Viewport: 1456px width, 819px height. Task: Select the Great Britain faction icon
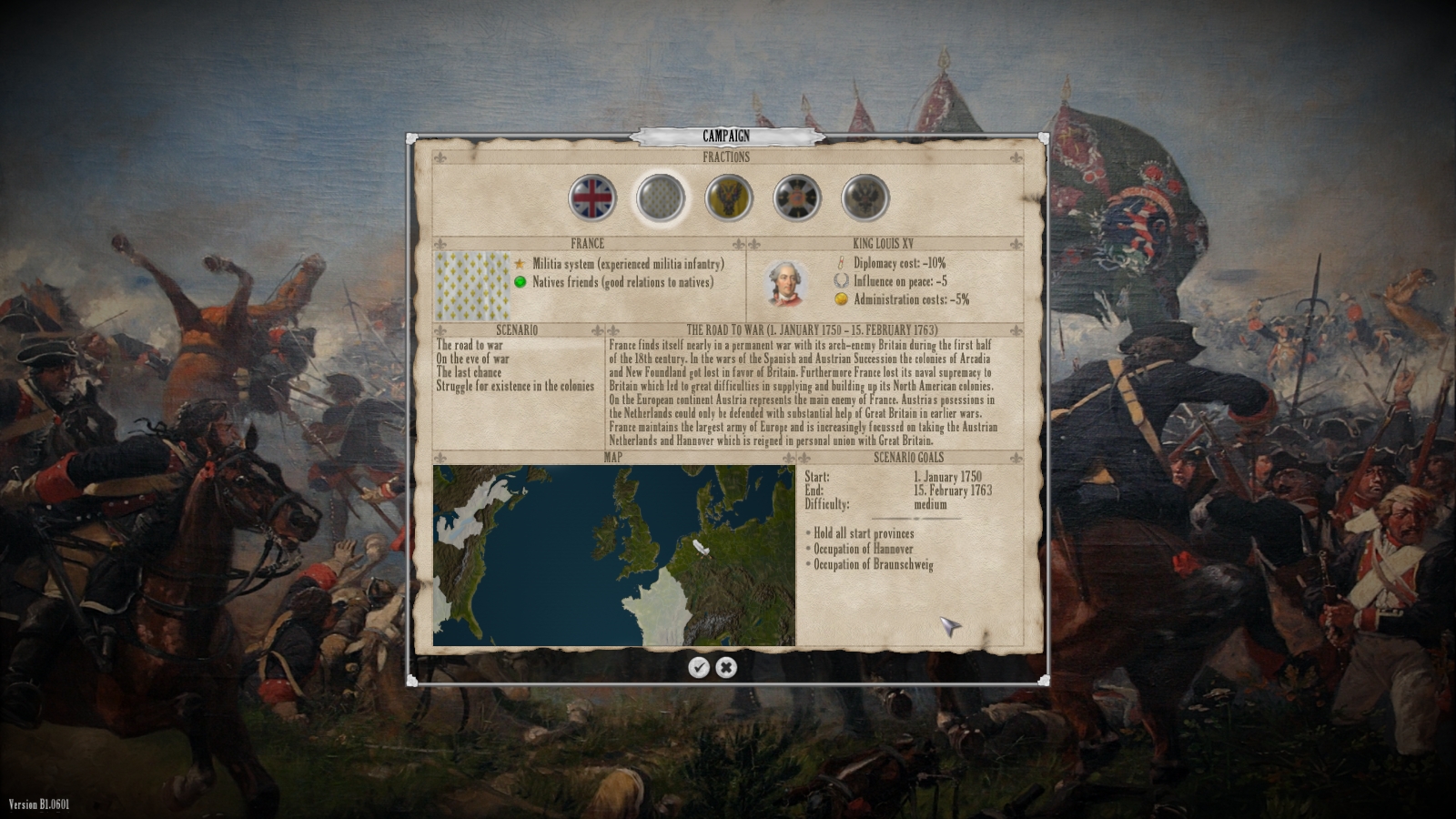pos(592,197)
